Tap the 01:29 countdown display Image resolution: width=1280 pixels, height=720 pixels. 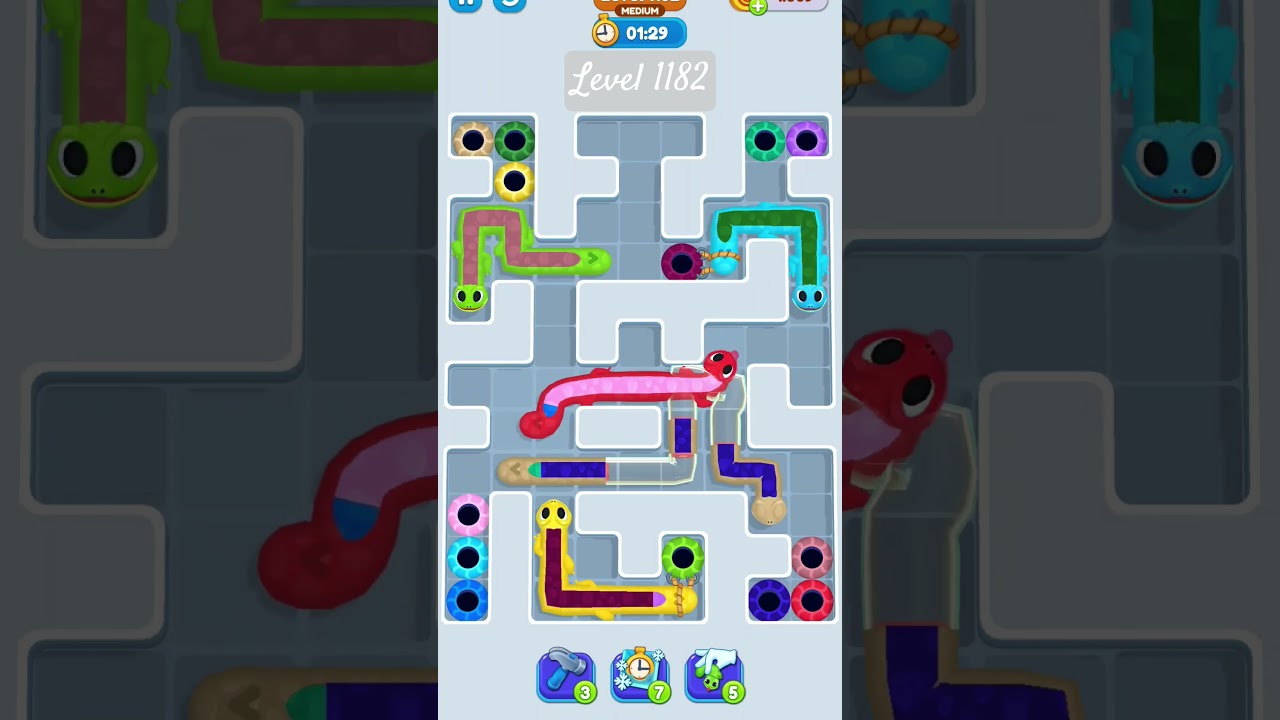(649, 32)
